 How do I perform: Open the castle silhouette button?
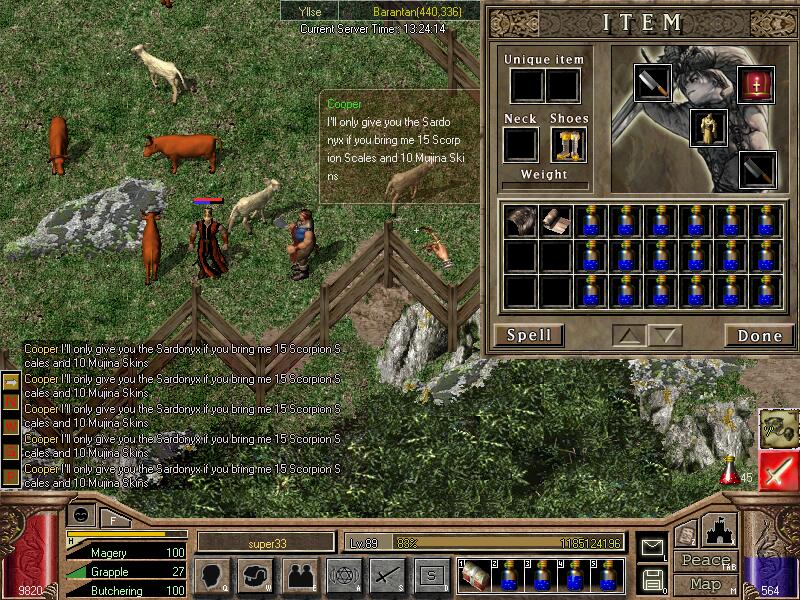tap(720, 529)
